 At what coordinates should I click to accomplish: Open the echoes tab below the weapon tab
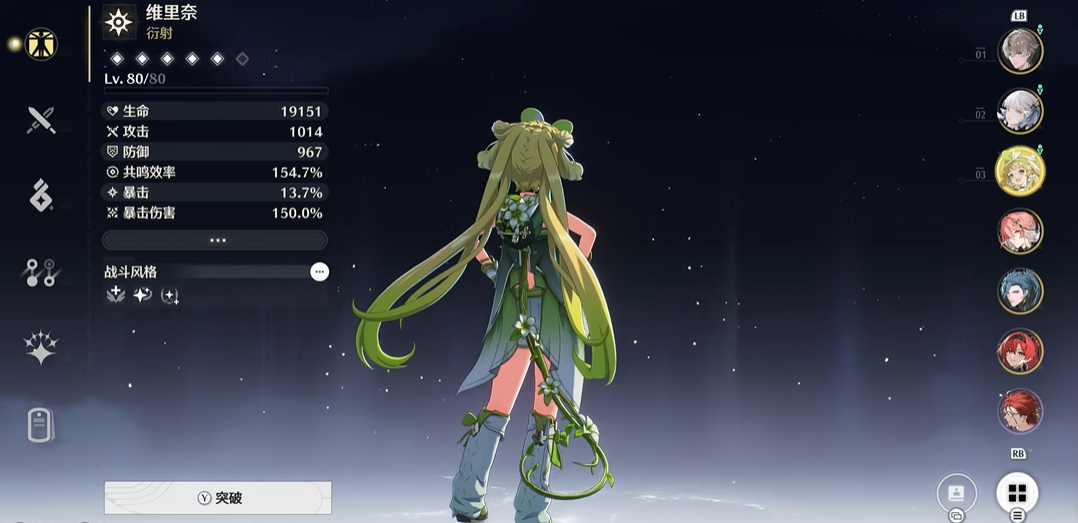tap(41, 196)
